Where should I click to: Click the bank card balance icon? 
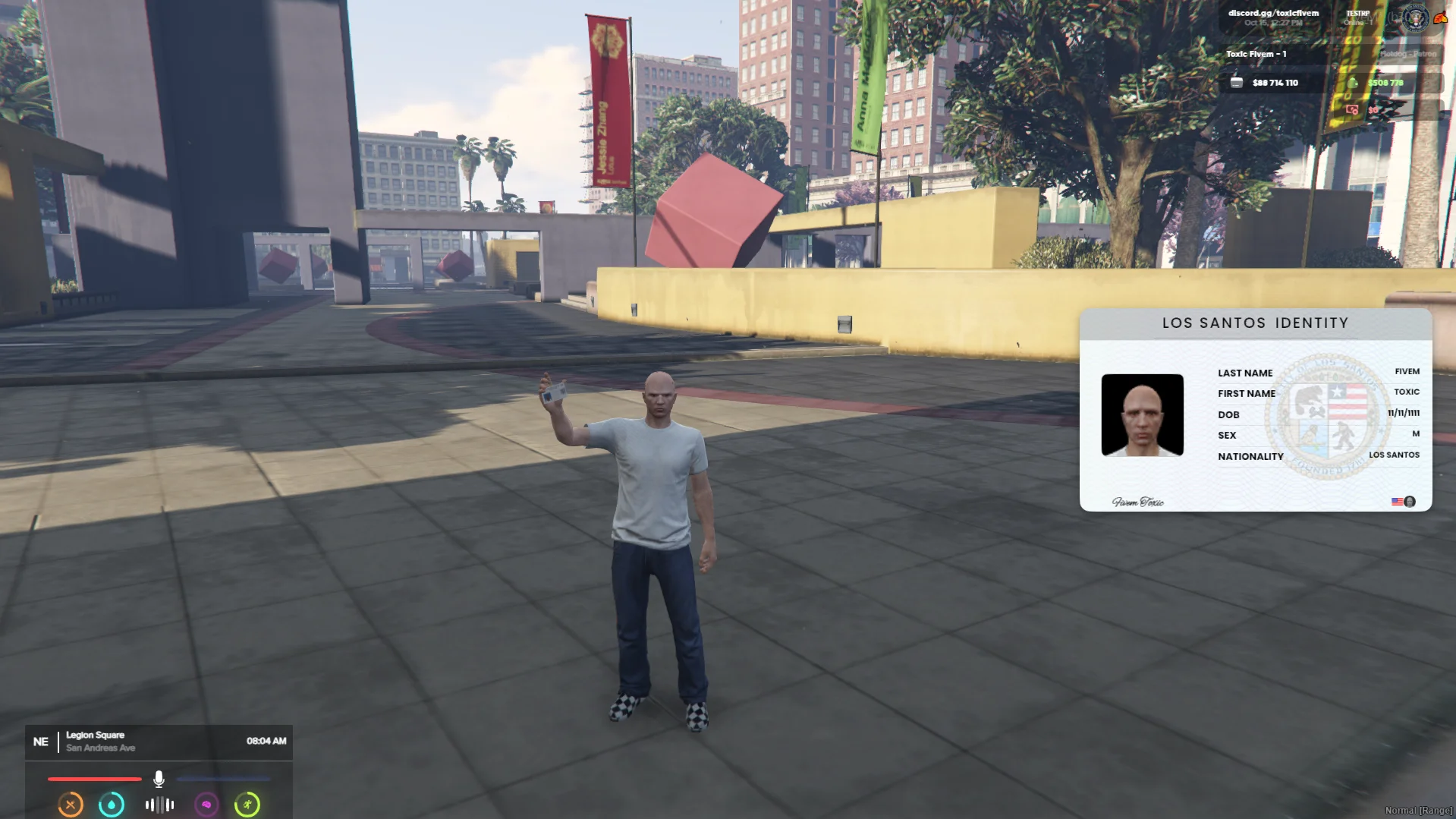pyautogui.click(x=1237, y=83)
